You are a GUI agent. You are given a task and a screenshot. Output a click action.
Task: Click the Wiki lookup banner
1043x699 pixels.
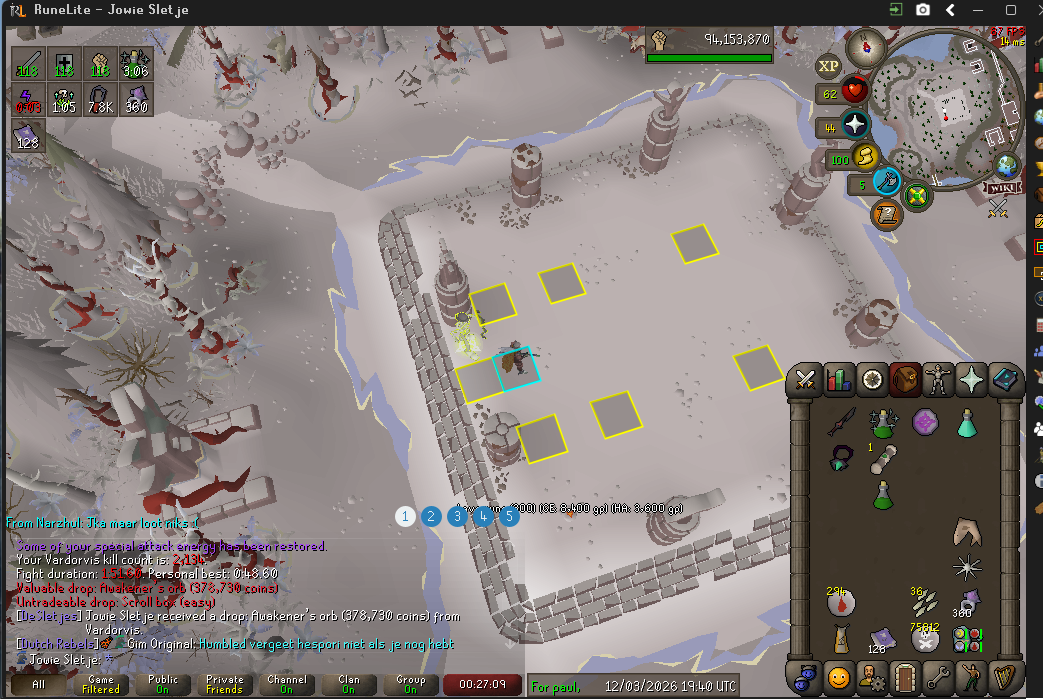coord(1002,188)
